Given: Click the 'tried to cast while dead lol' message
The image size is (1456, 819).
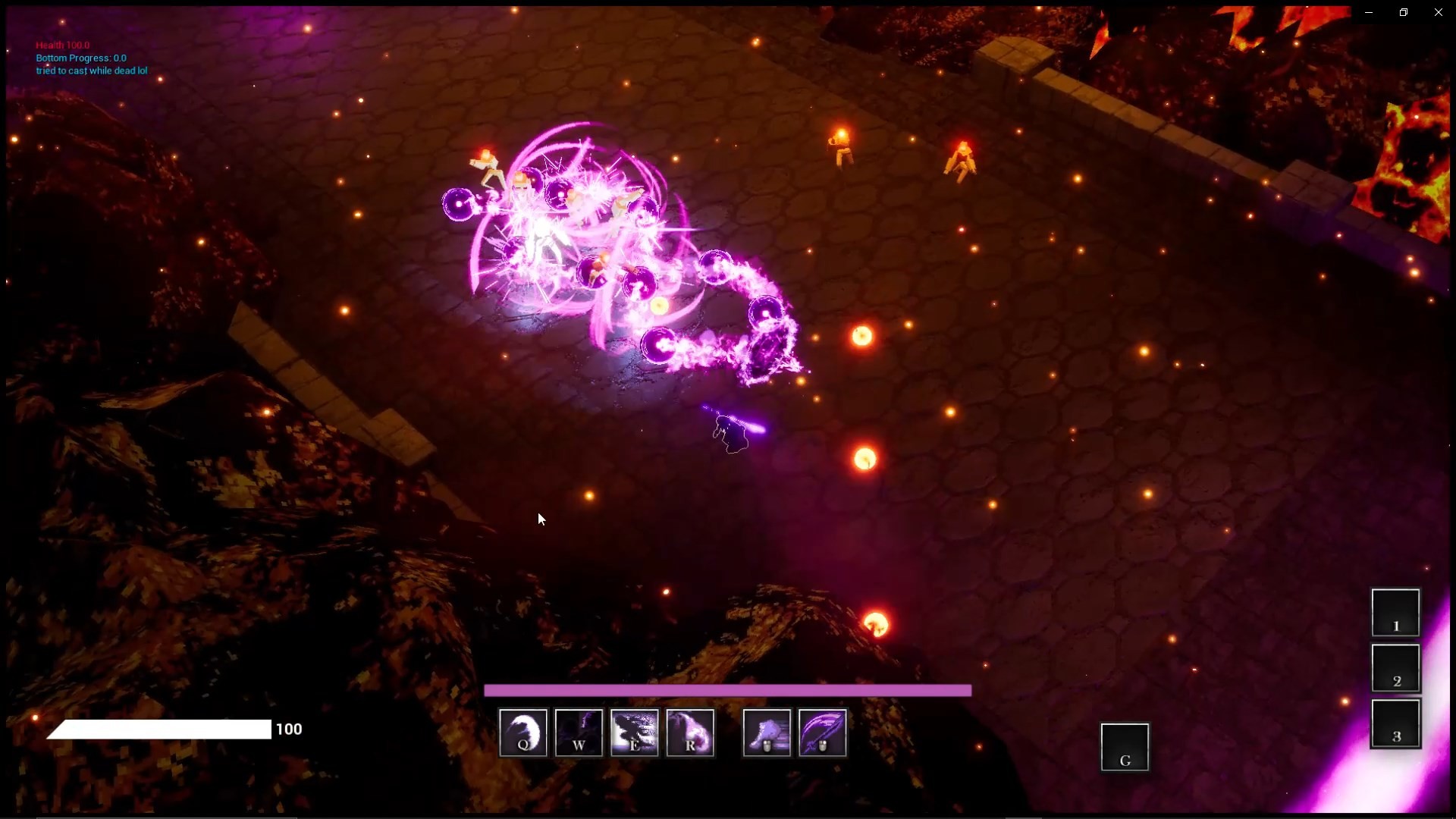Looking at the screenshot, I should coord(91,71).
